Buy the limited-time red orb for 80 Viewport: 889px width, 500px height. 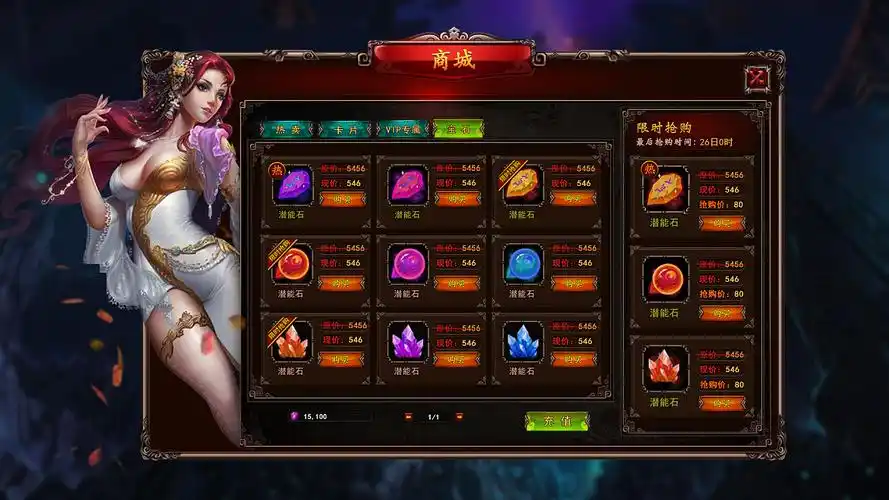tap(721, 313)
